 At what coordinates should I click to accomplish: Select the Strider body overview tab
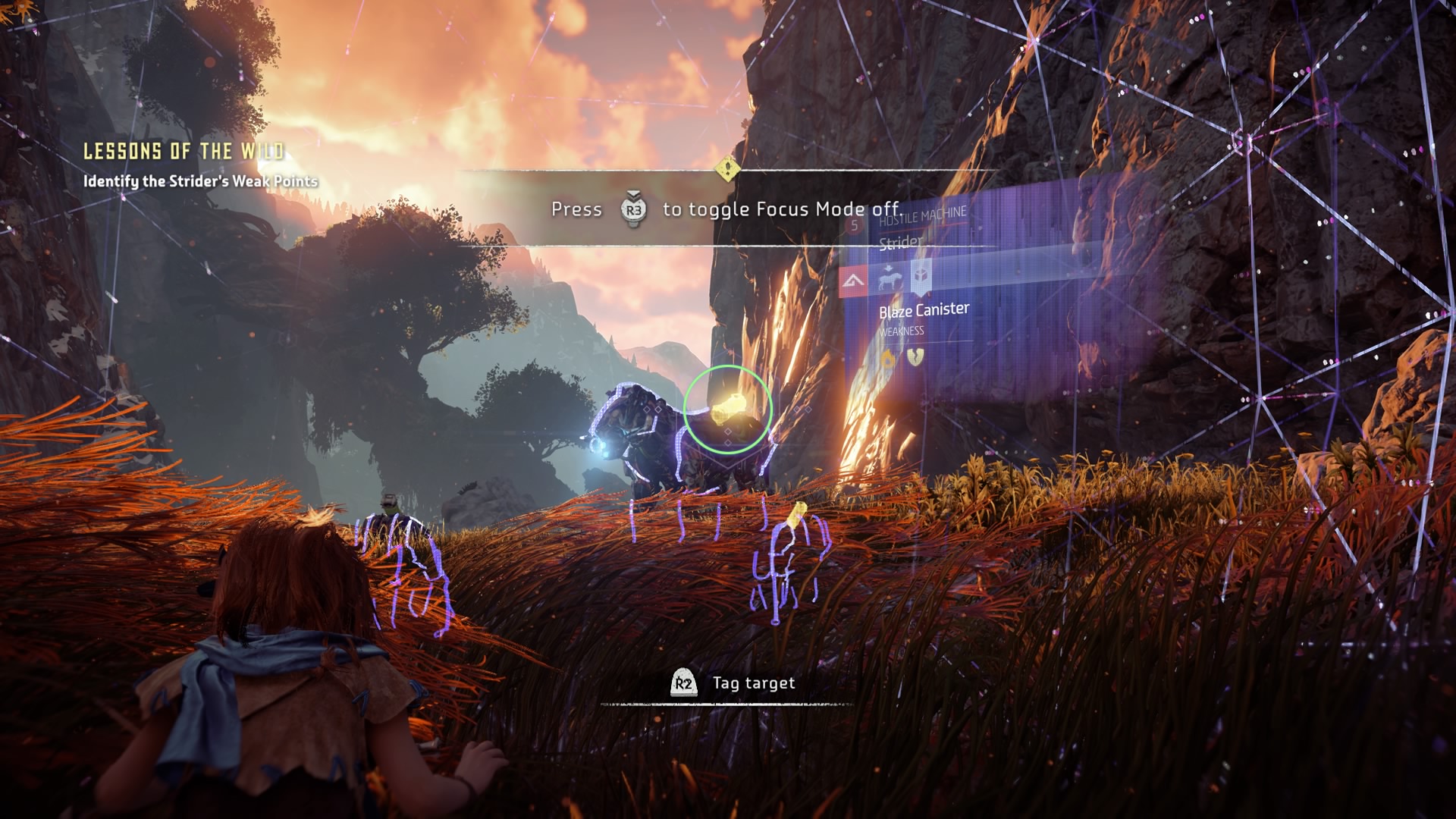(889, 279)
